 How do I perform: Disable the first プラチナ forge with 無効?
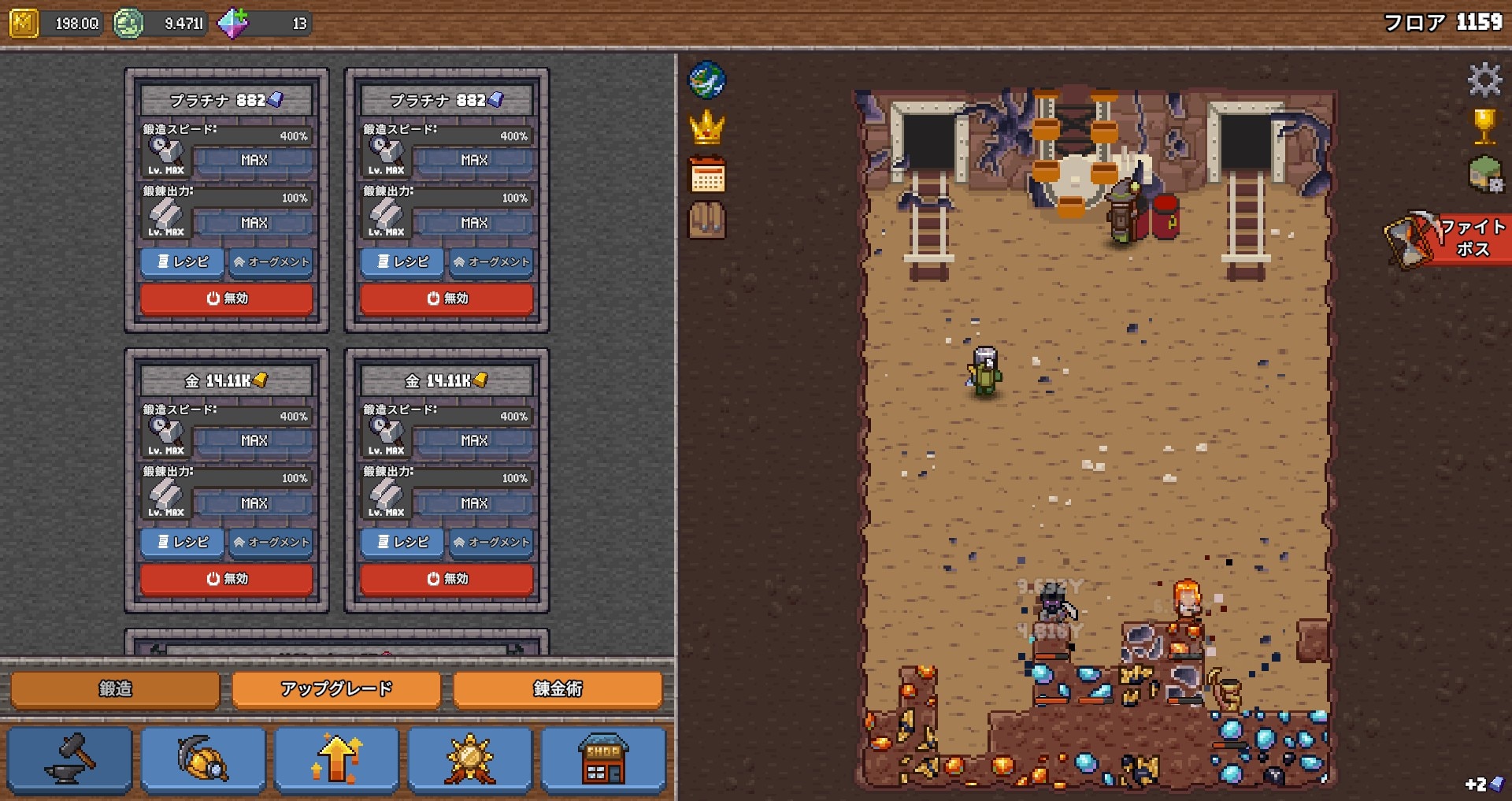[x=227, y=299]
